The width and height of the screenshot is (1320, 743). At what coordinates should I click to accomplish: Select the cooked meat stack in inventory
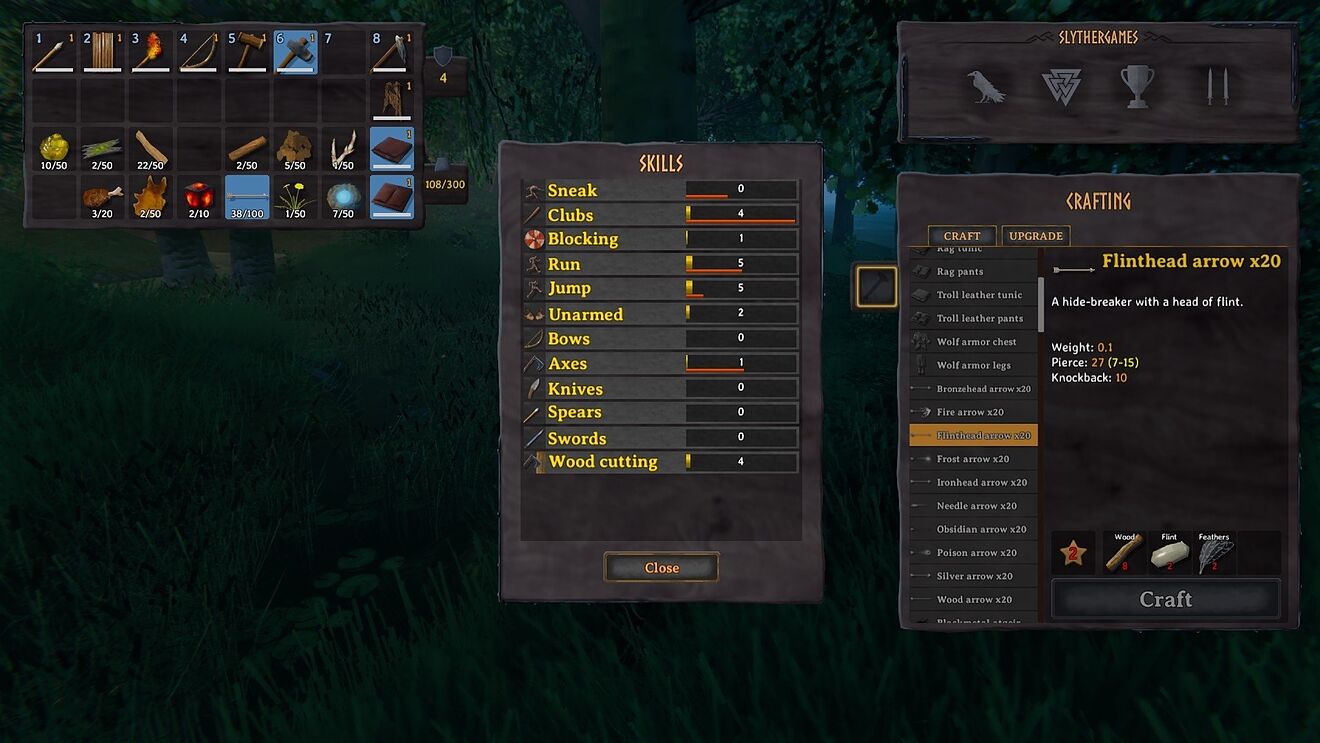click(x=102, y=197)
